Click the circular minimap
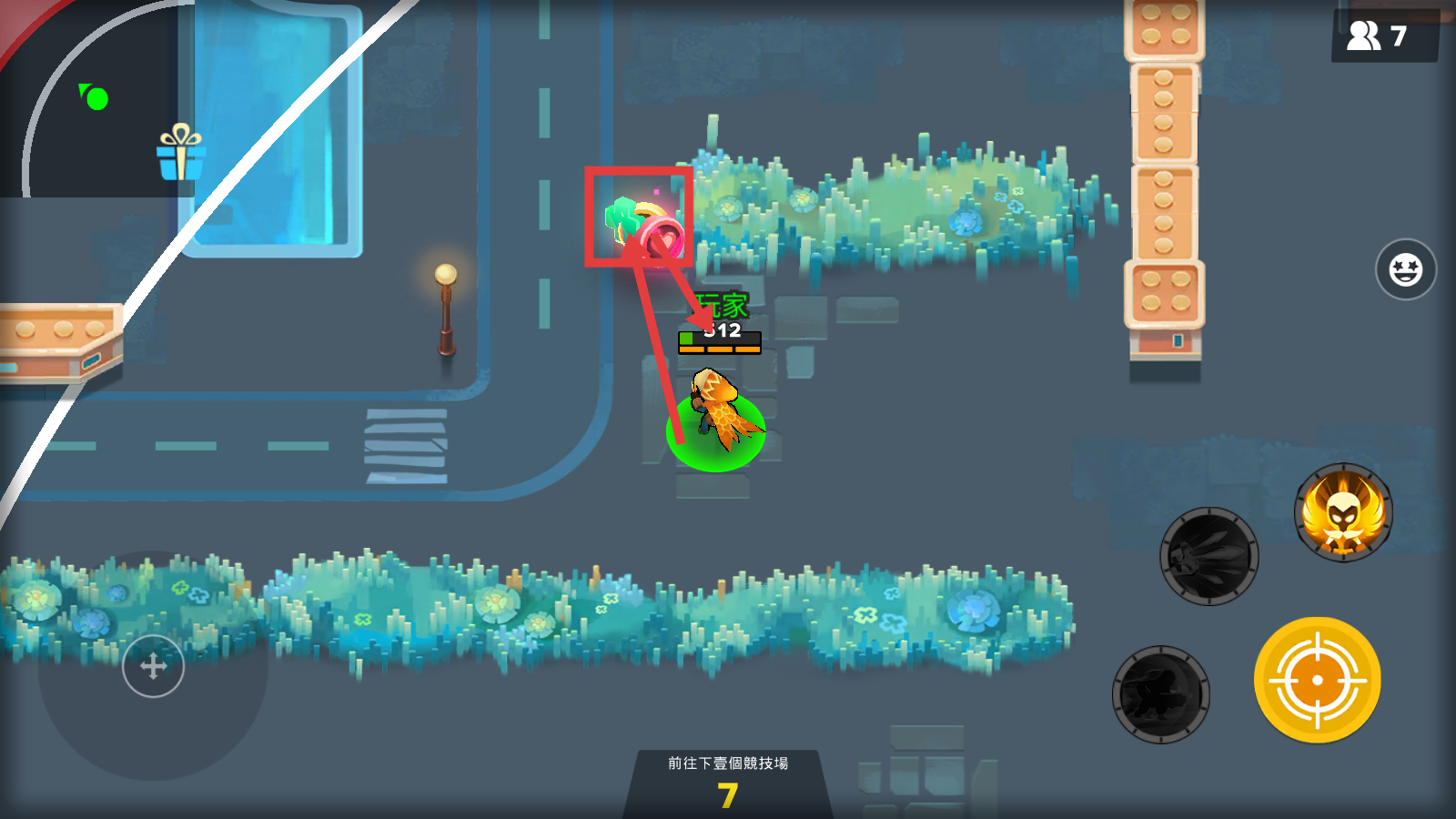The height and width of the screenshot is (819, 1456). [x=100, y=100]
